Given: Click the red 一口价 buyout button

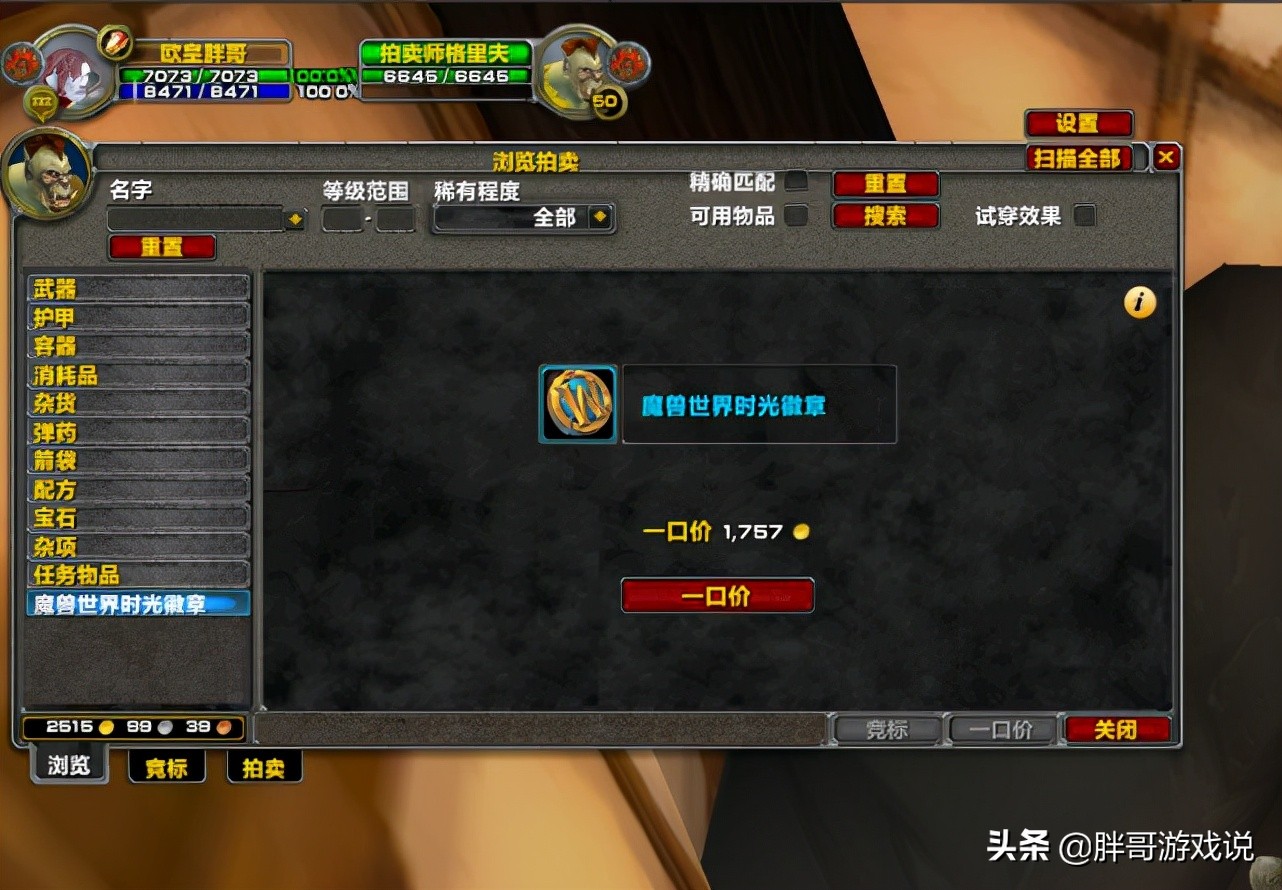Looking at the screenshot, I should tap(717, 595).
